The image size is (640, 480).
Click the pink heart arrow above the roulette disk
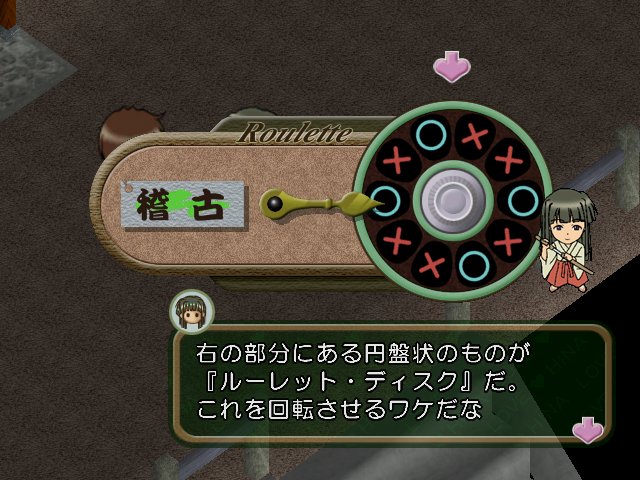451,67
